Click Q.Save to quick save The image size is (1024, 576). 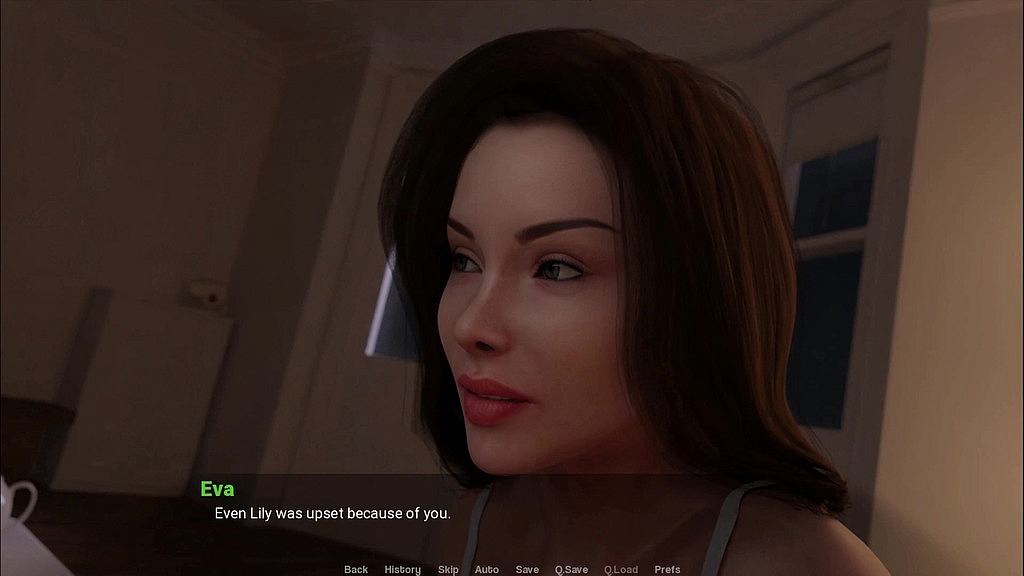pyautogui.click(x=572, y=569)
